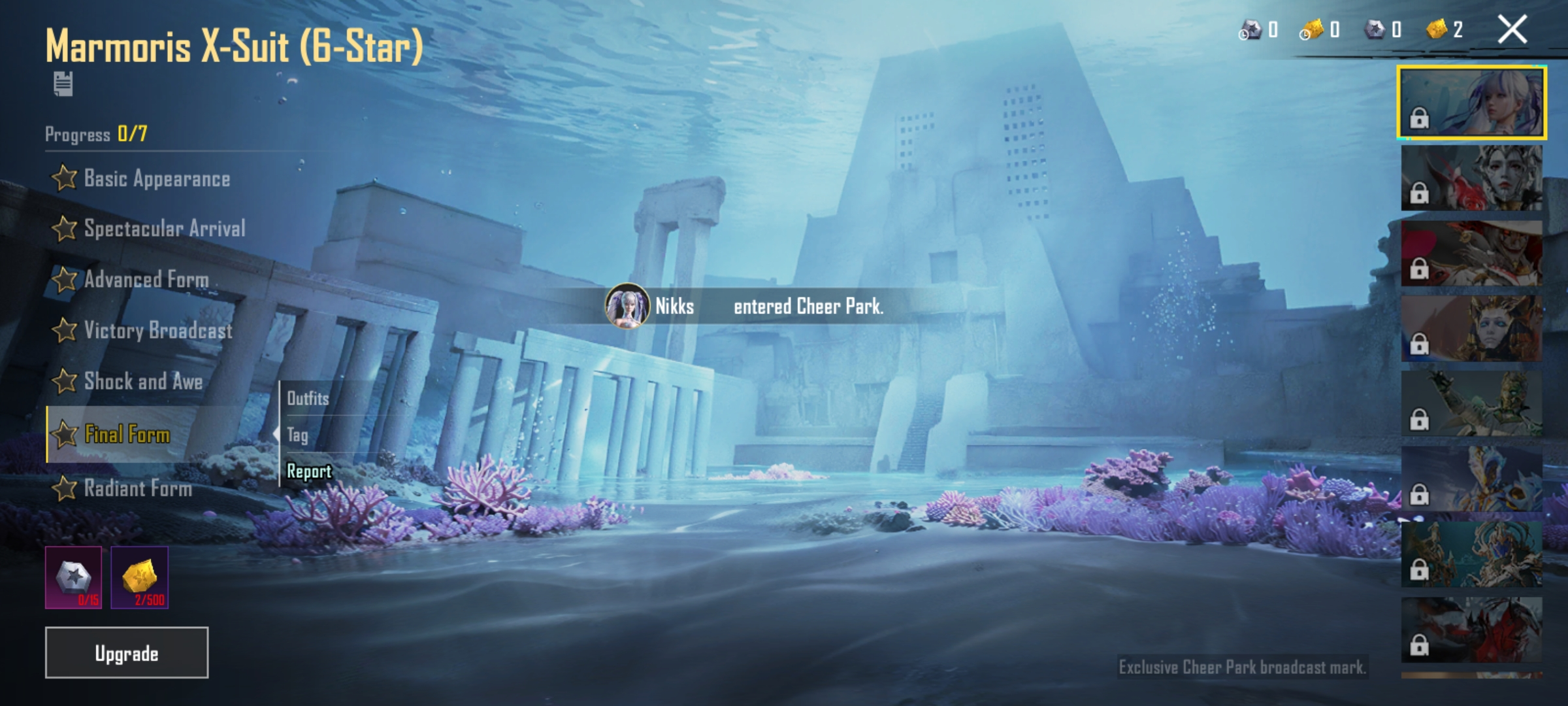Click the gold nugget material slot
This screenshot has height=706, width=1568.
[x=140, y=578]
